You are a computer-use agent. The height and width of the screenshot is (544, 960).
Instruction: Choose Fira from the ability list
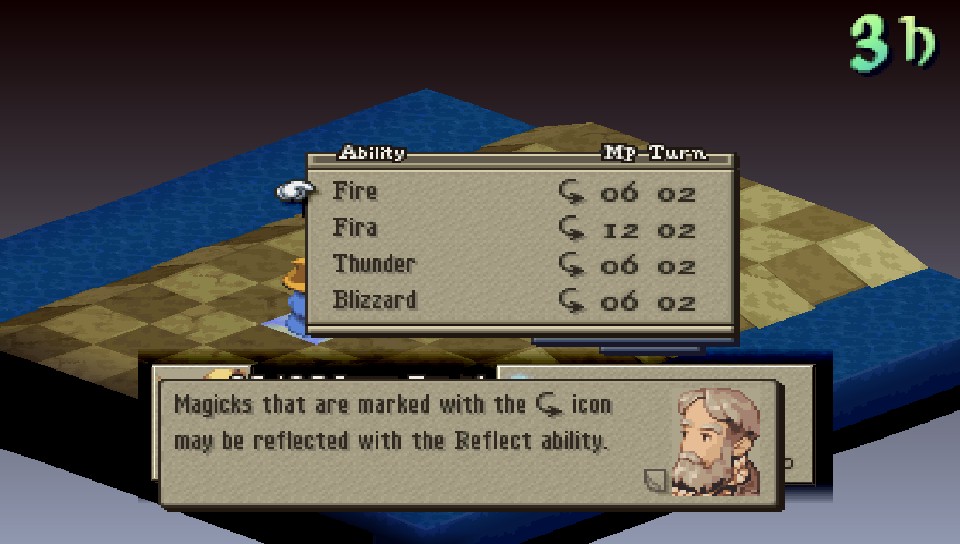(x=356, y=228)
